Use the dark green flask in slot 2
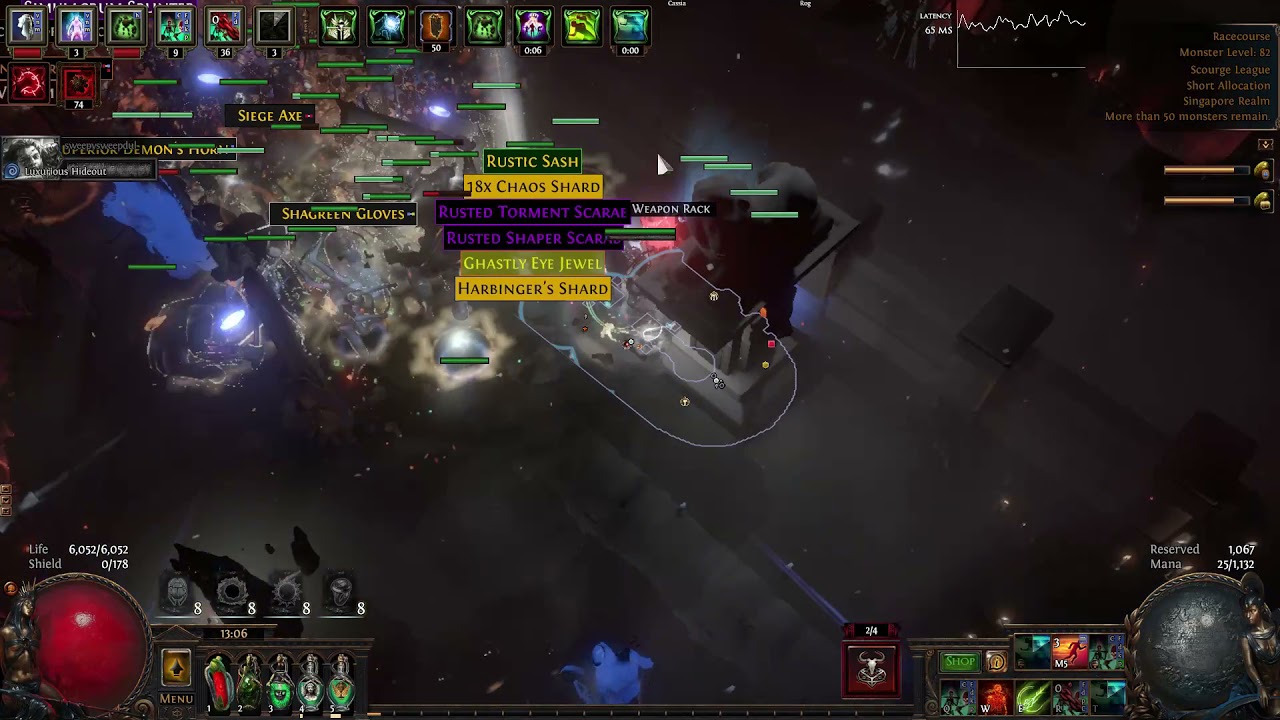Viewport: 1280px width, 720px height. 249,682
